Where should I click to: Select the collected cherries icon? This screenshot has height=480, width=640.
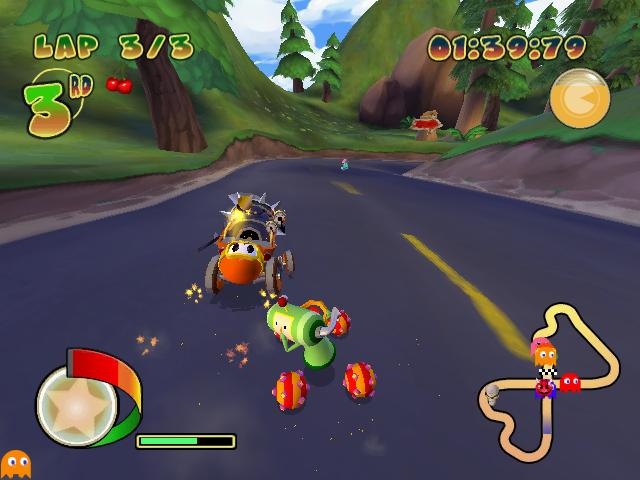[x=119, y=84]
